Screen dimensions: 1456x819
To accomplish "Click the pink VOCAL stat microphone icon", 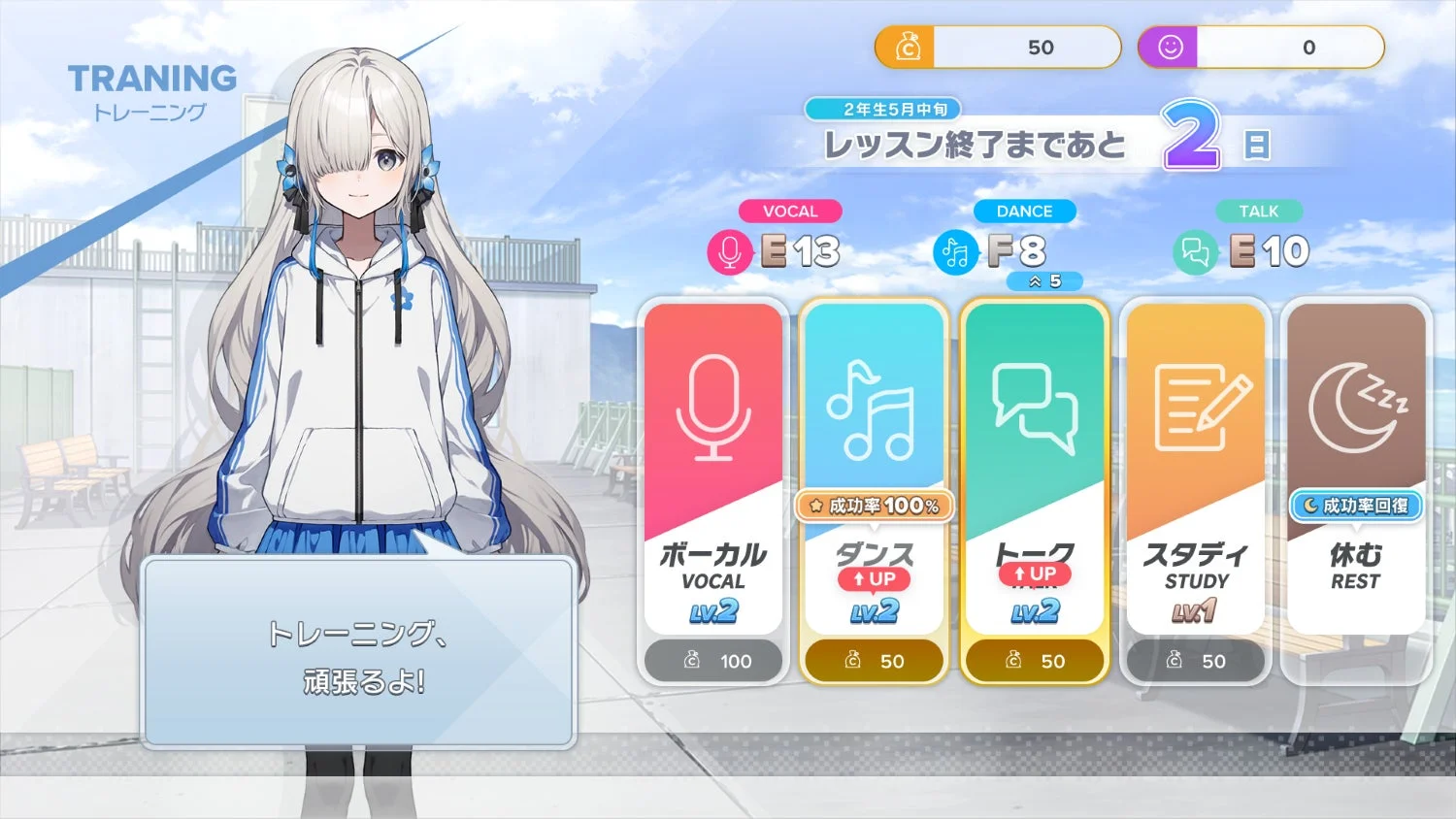I will point(729,250).
